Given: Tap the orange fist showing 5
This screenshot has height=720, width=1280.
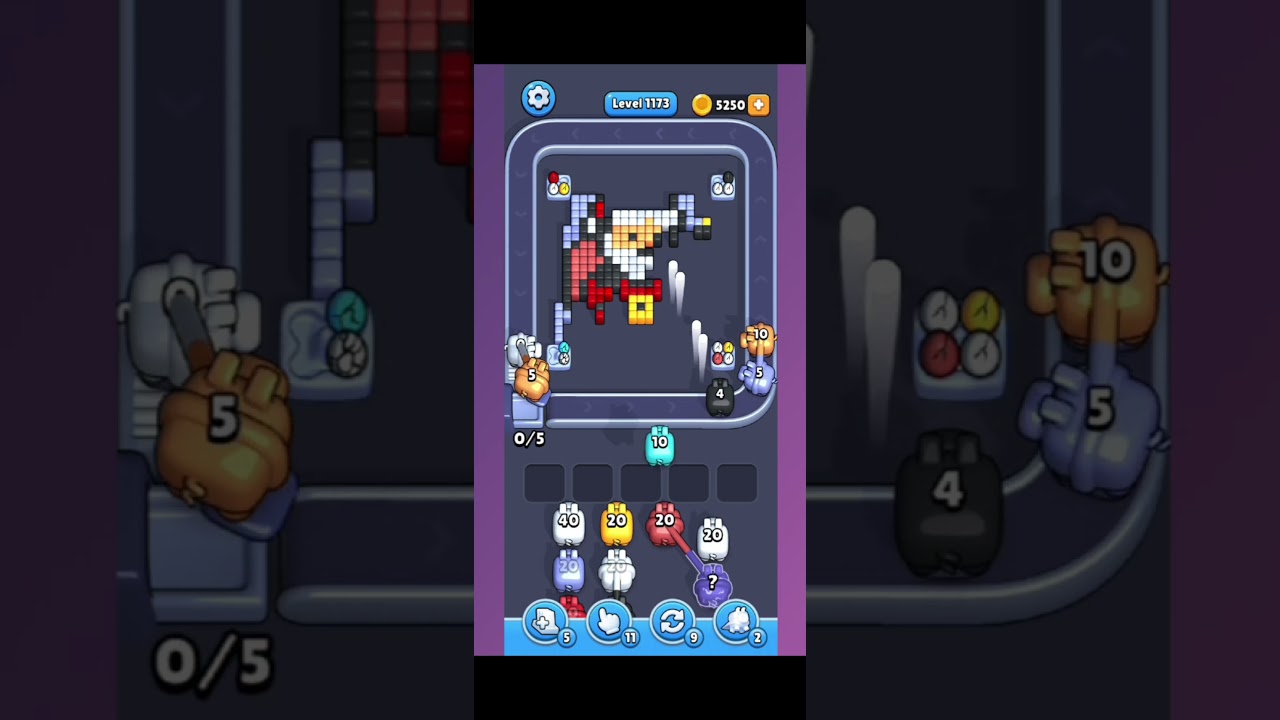Looking at the screenshot, I should [530, 377].
